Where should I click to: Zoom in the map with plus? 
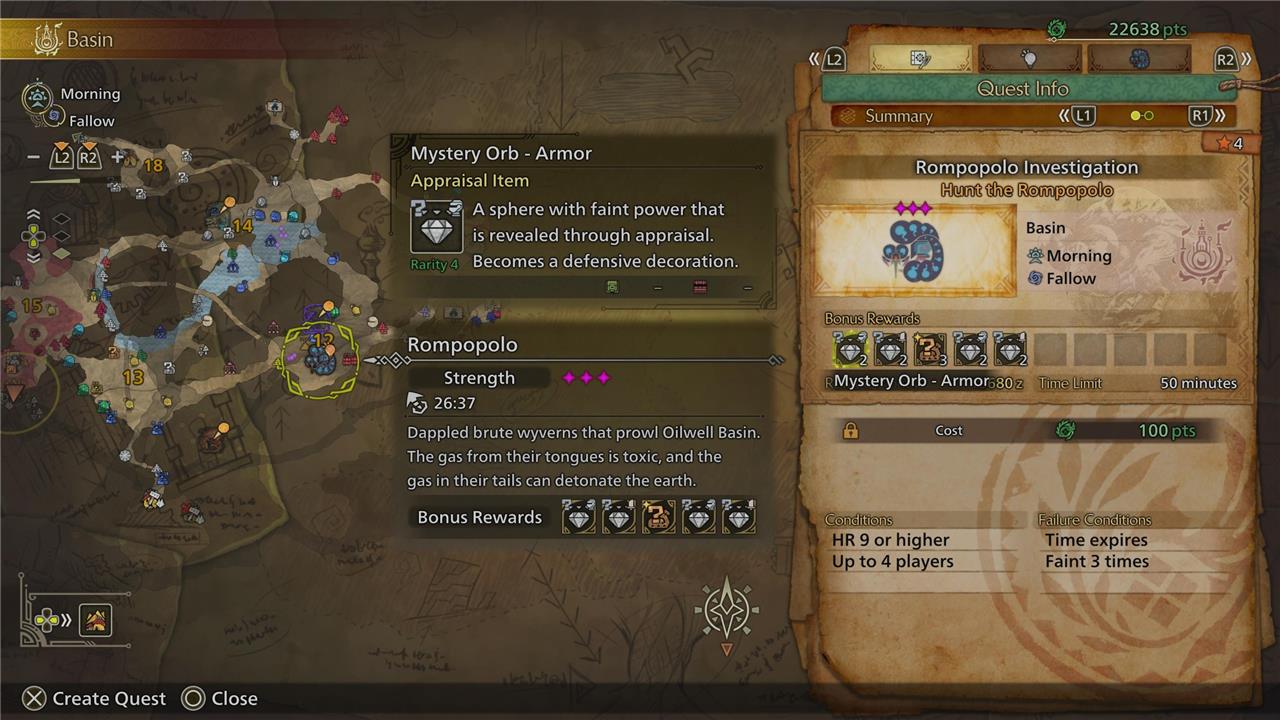[x=117, y=157]
